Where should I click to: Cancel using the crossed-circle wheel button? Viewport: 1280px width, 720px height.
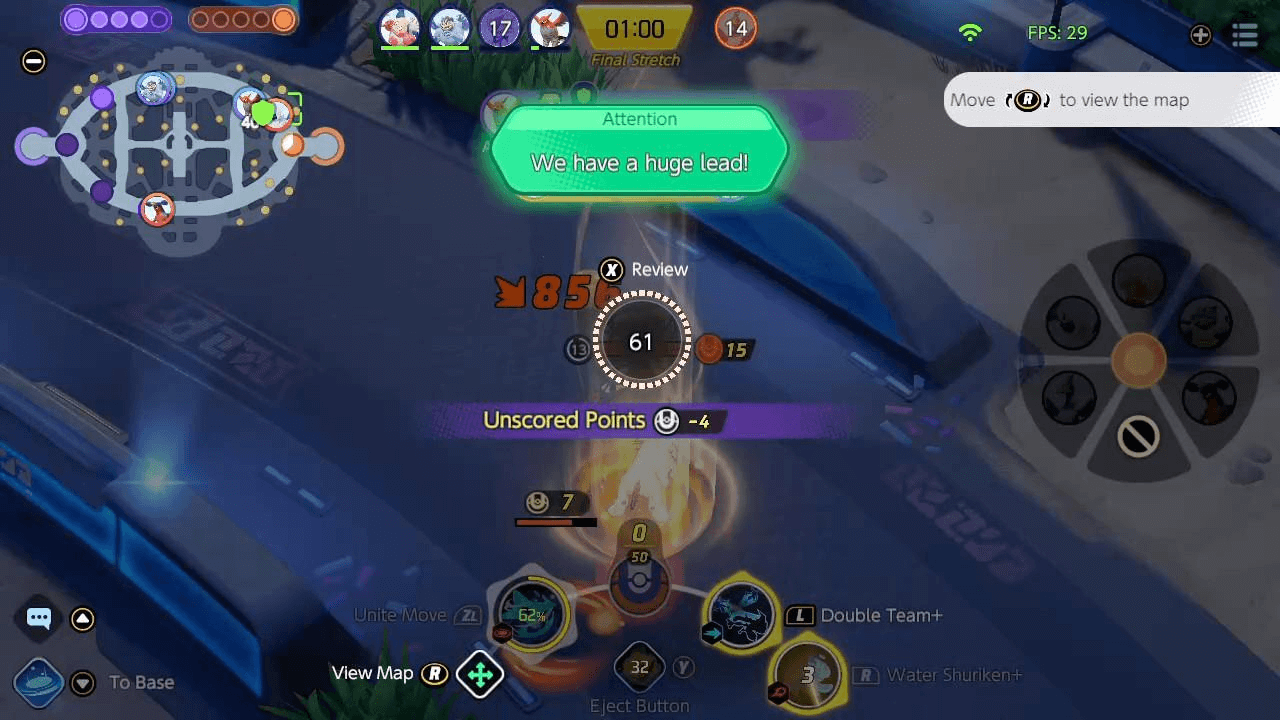(1138, 437)
